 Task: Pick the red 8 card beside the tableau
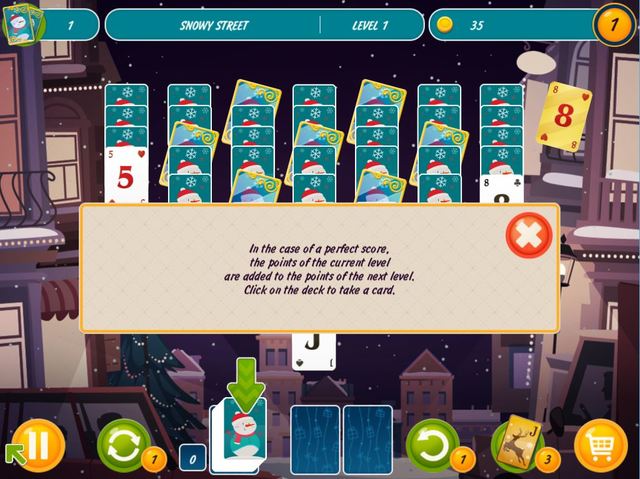563,116
